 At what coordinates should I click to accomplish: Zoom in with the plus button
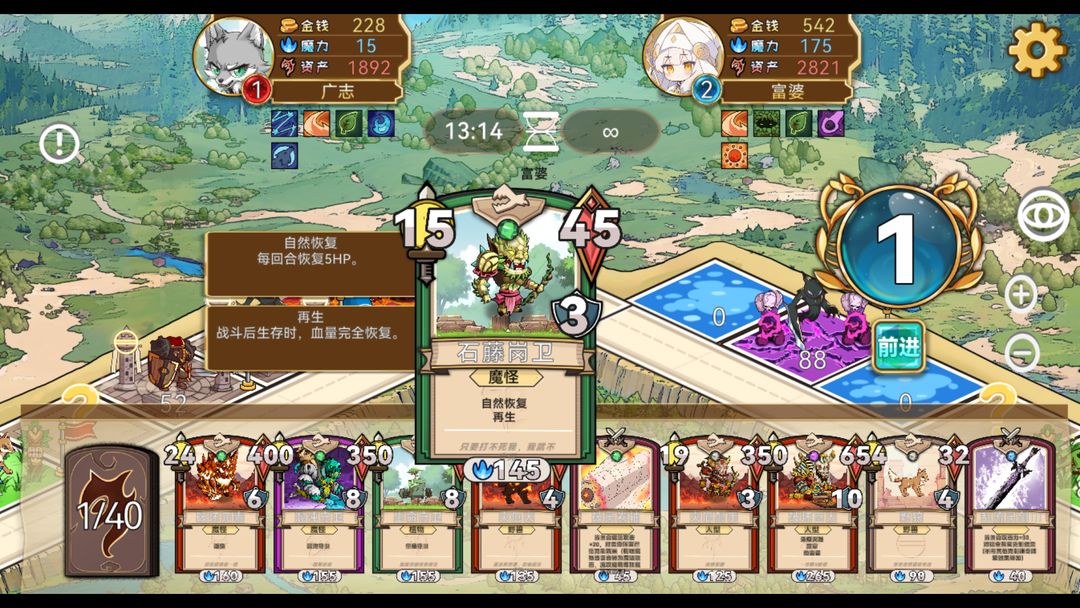point(1021,294)
